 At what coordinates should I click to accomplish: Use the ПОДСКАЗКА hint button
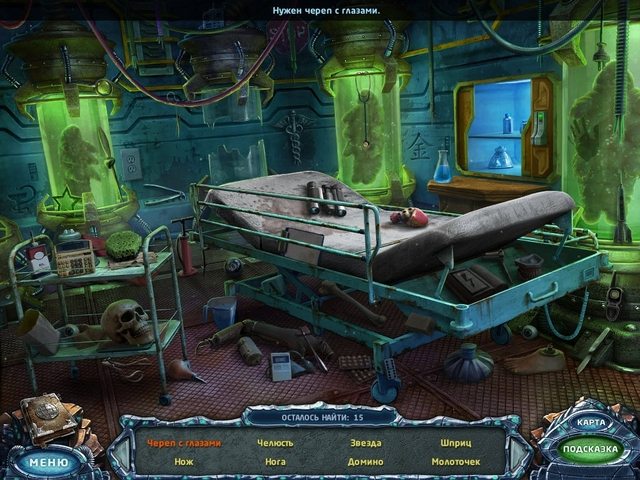click(x=588, y=450)
